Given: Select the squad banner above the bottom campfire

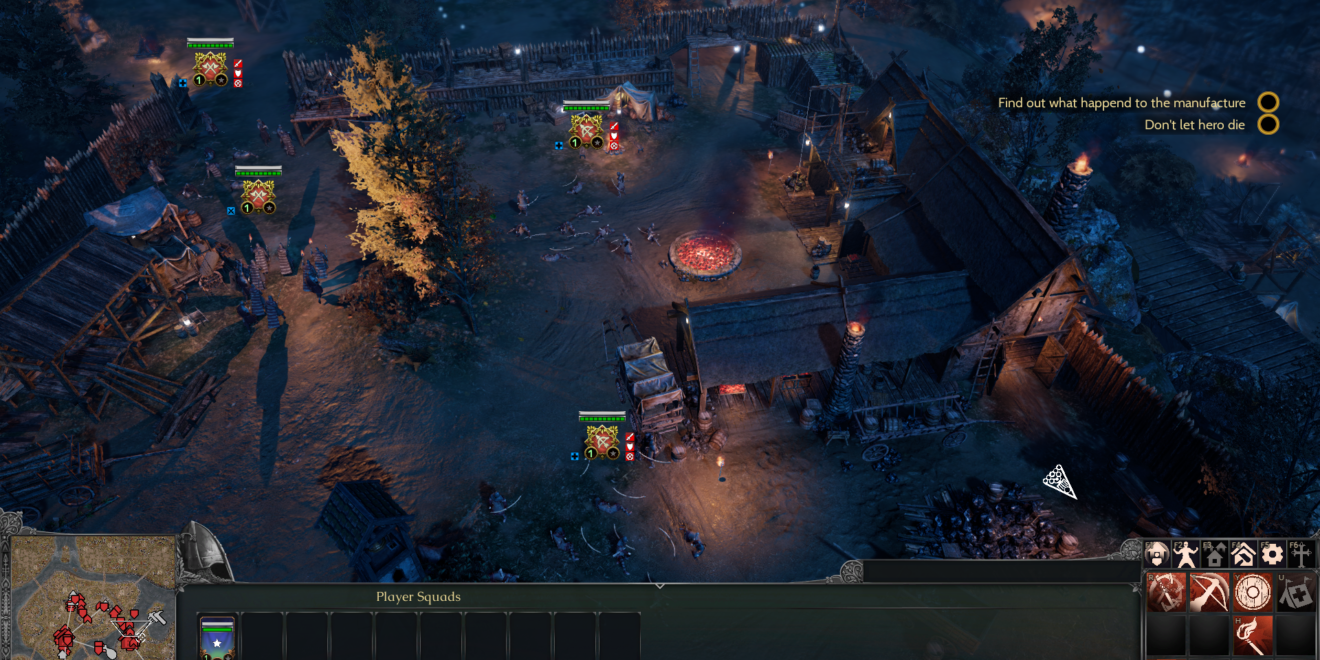Looking at the screenshot, I should [x=602, y=439].
